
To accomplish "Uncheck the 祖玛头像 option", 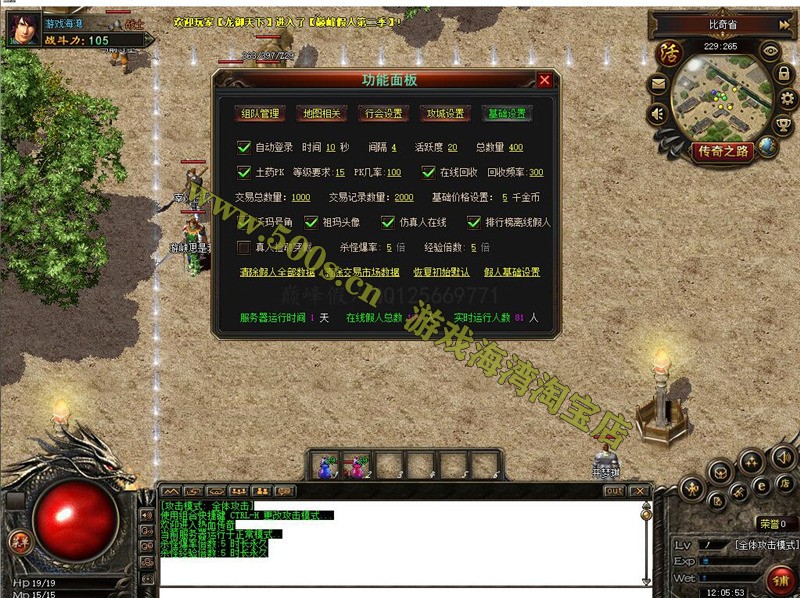I will click(311, 222).
